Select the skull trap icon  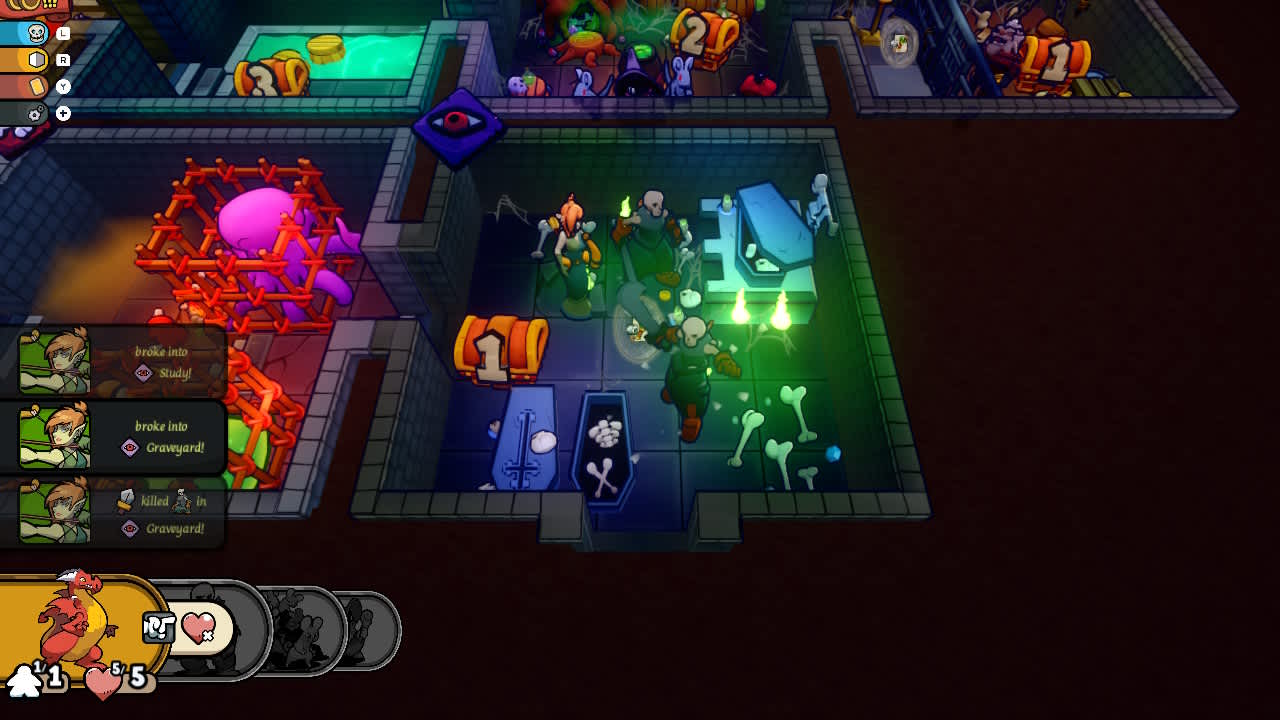tap(37, 32)
